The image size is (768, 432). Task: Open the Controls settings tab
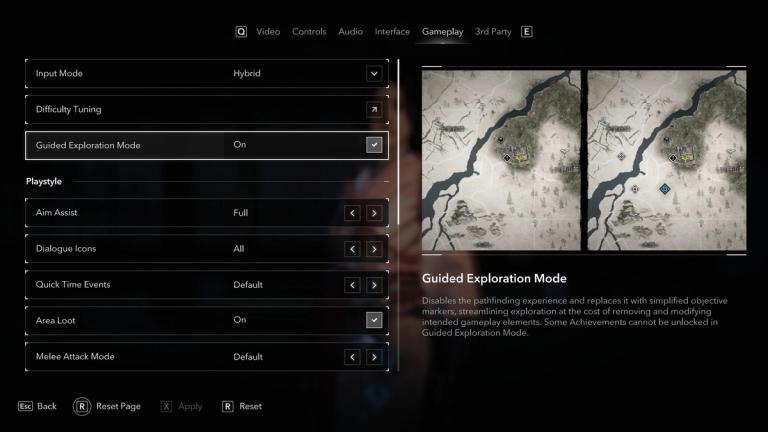pos(309,32)
